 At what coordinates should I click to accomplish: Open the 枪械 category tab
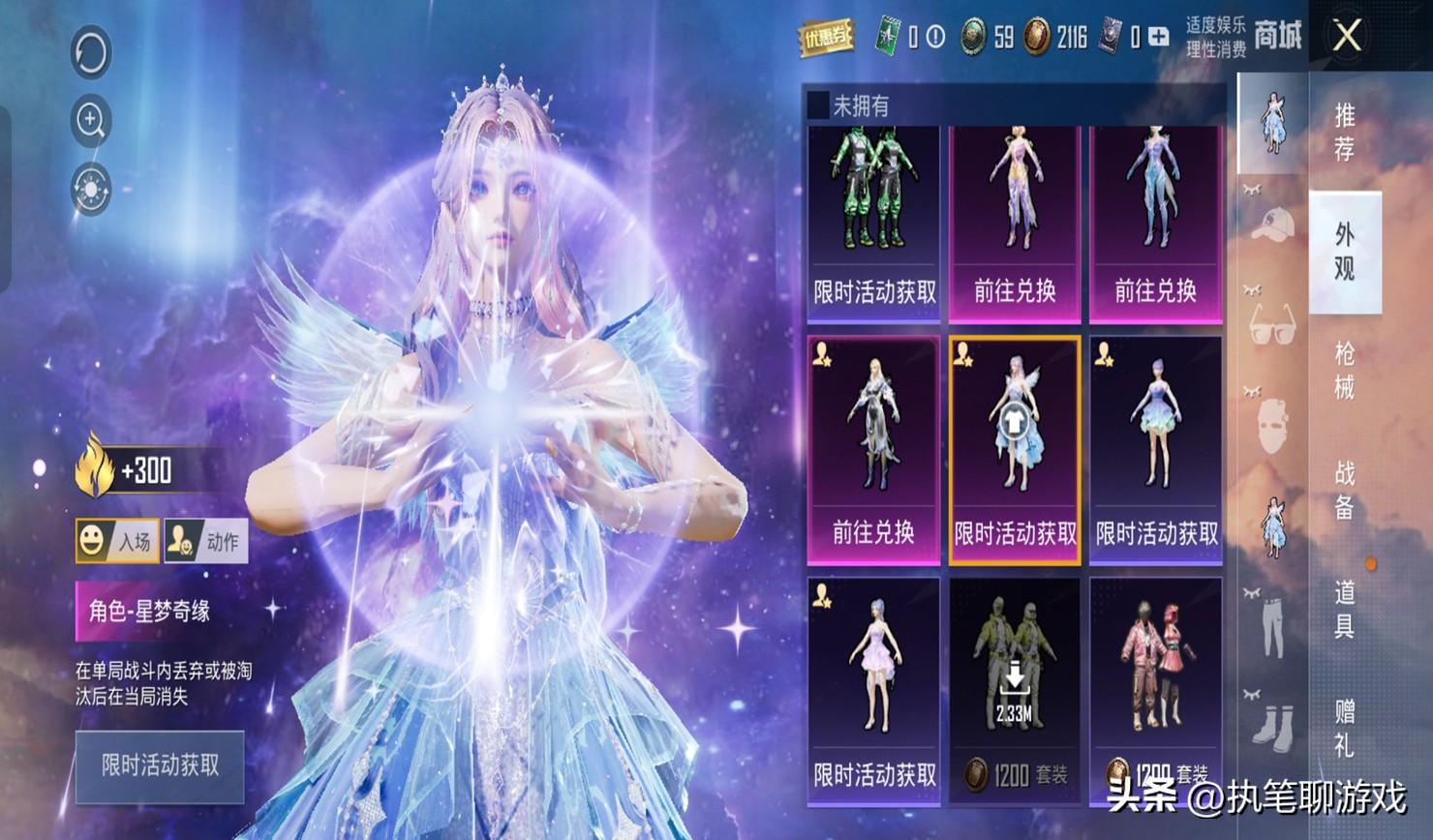(1345, 370)
